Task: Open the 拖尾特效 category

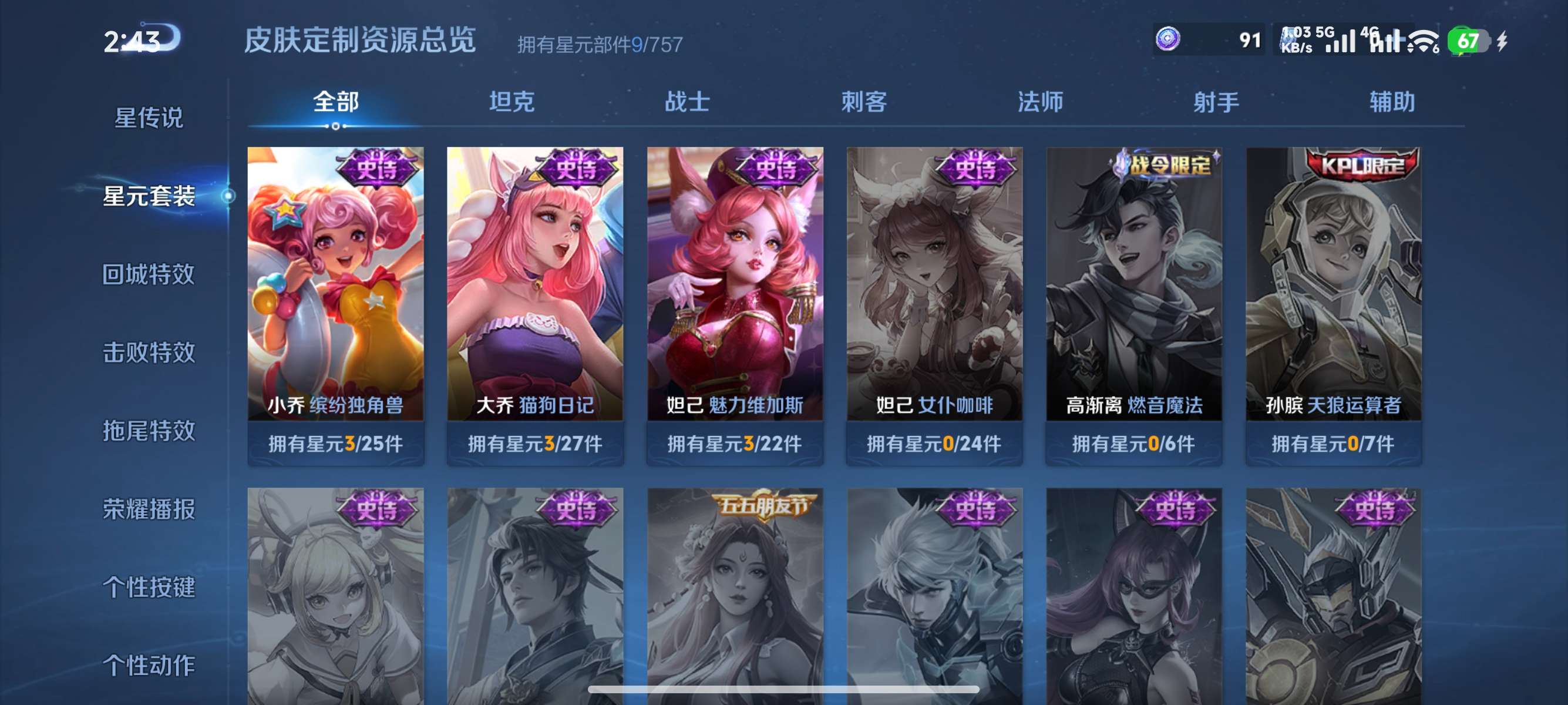Action: pyautogui.click(x=149, y=431)
